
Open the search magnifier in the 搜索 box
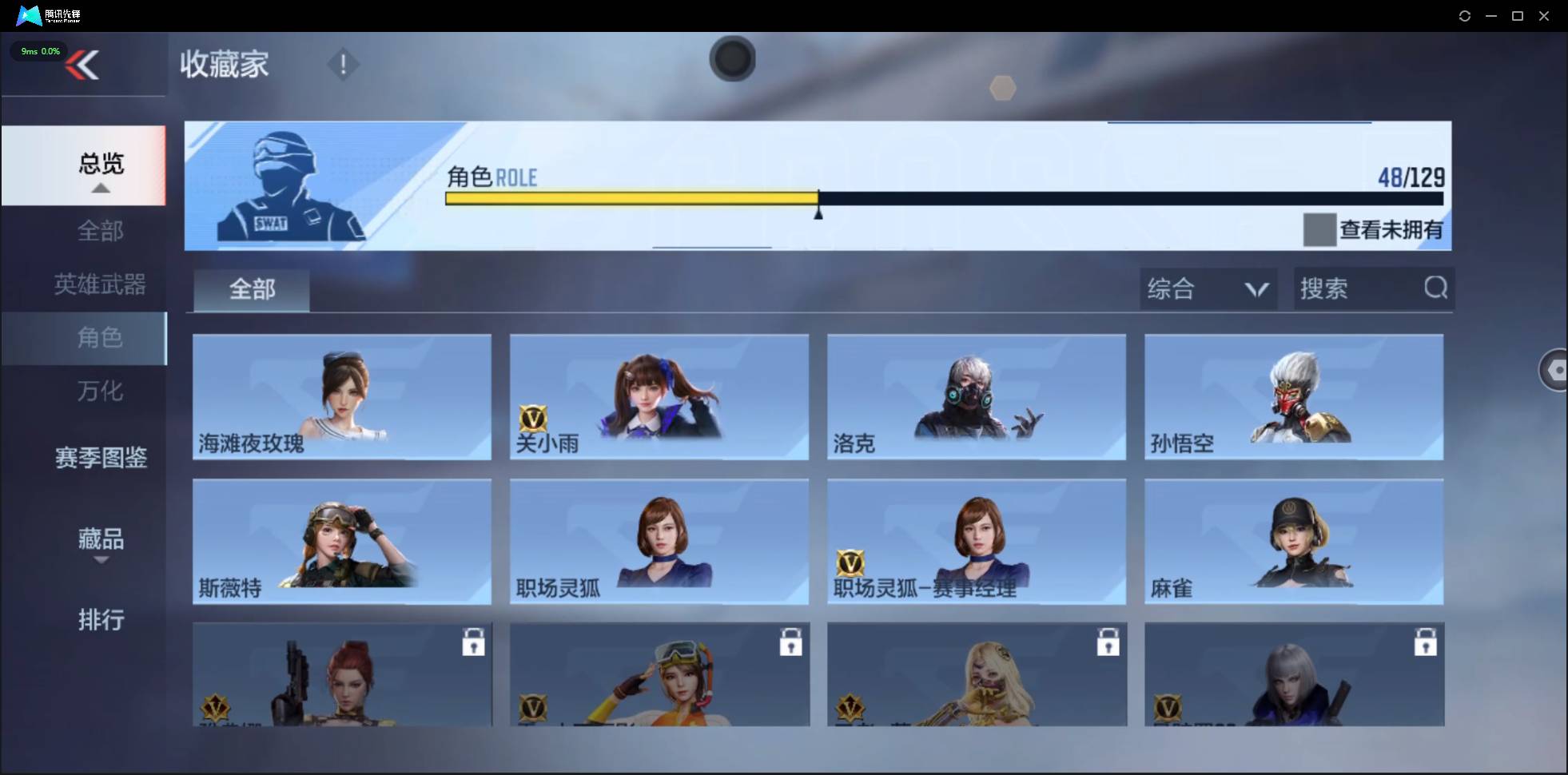(x=1436, y=288)
